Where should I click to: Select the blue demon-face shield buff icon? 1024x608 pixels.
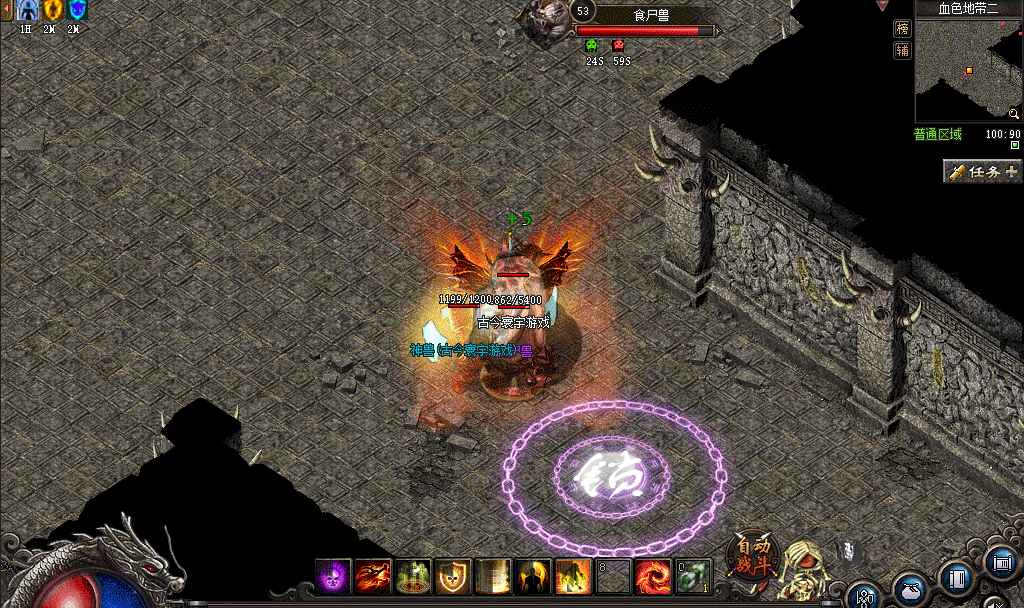click(77, 10)
